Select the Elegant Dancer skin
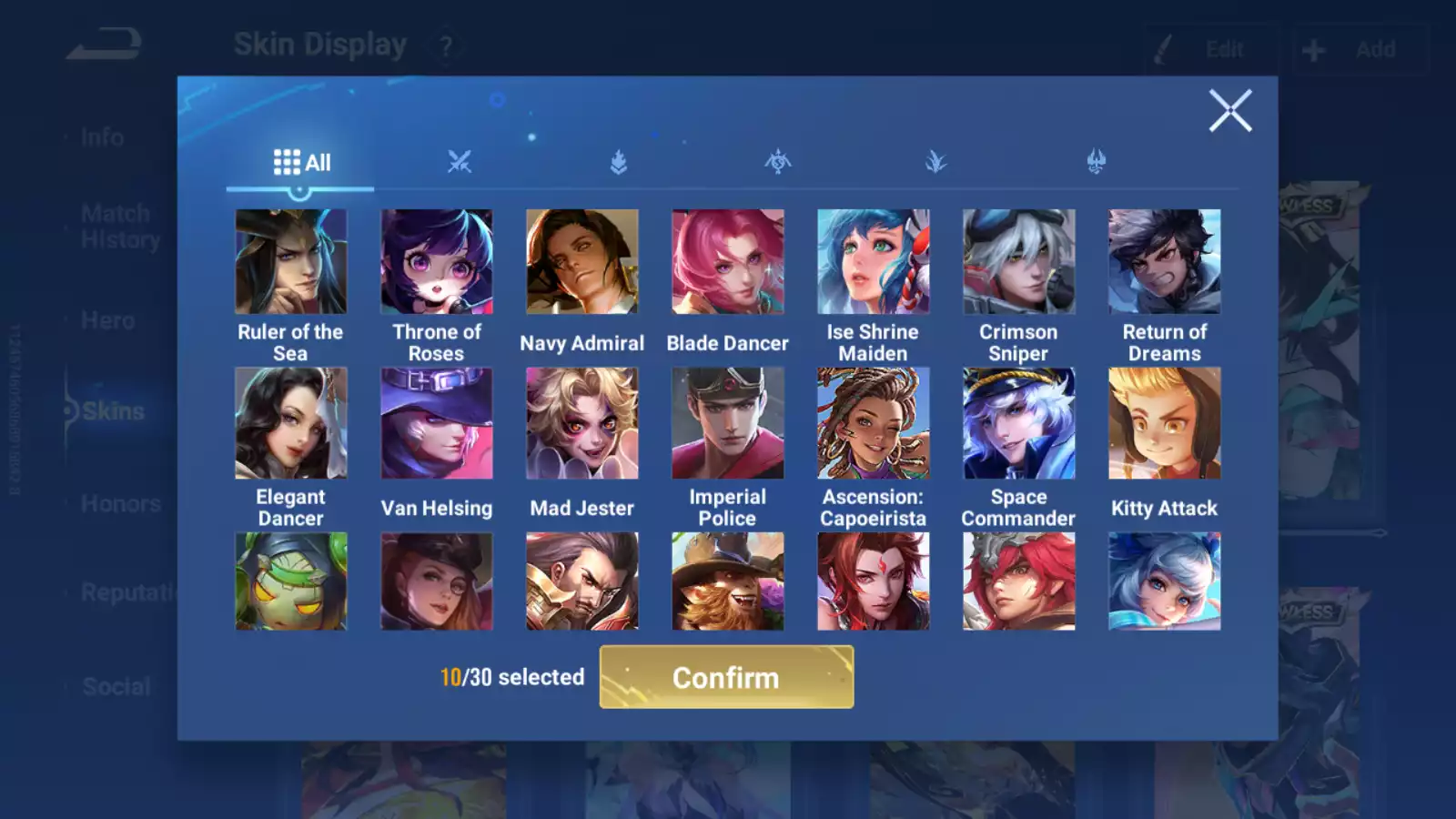This screenshot has width=1456, height=819. pyautogui.click(x=290, y=423)
